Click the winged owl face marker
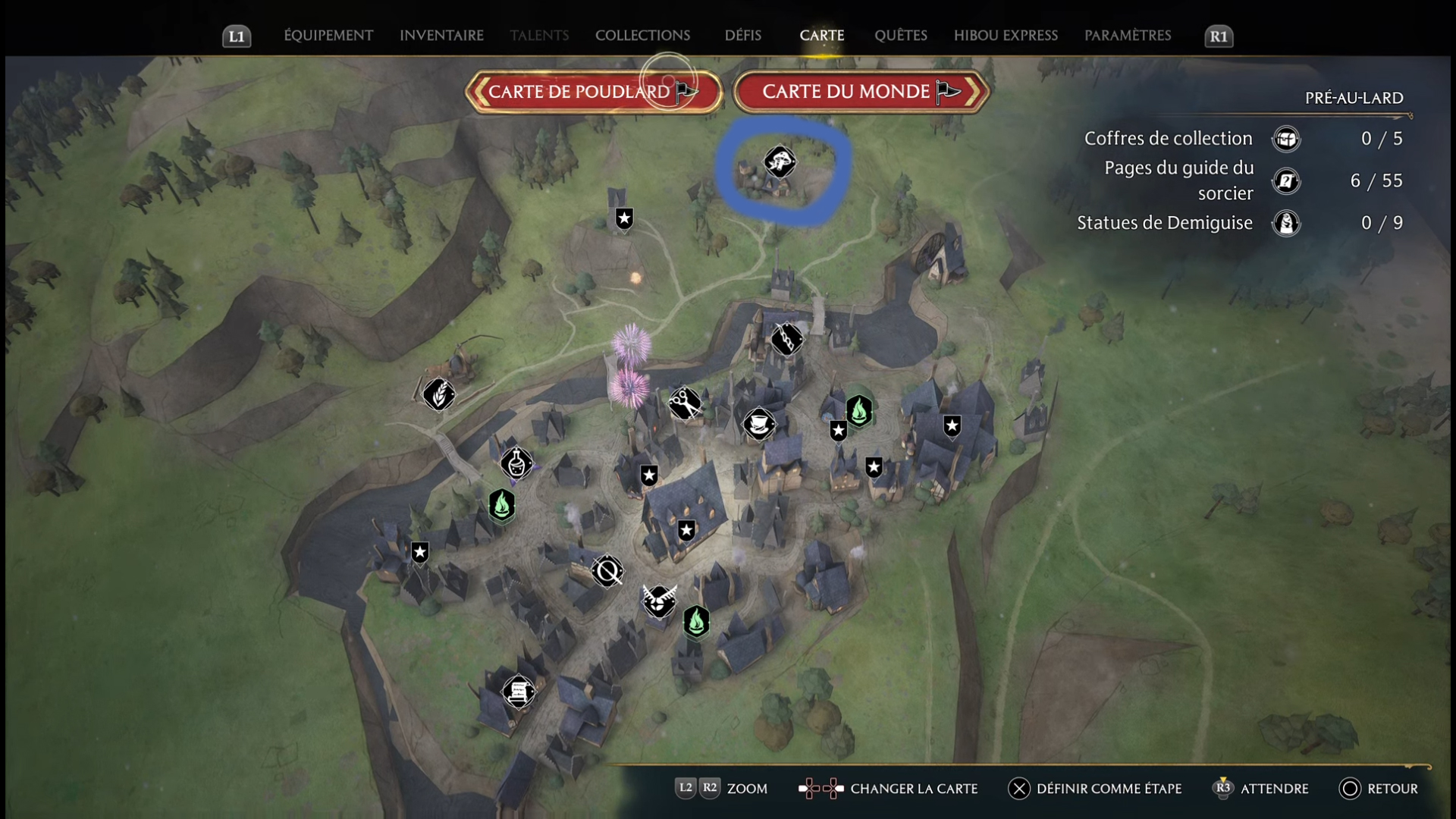 point(658,601)
